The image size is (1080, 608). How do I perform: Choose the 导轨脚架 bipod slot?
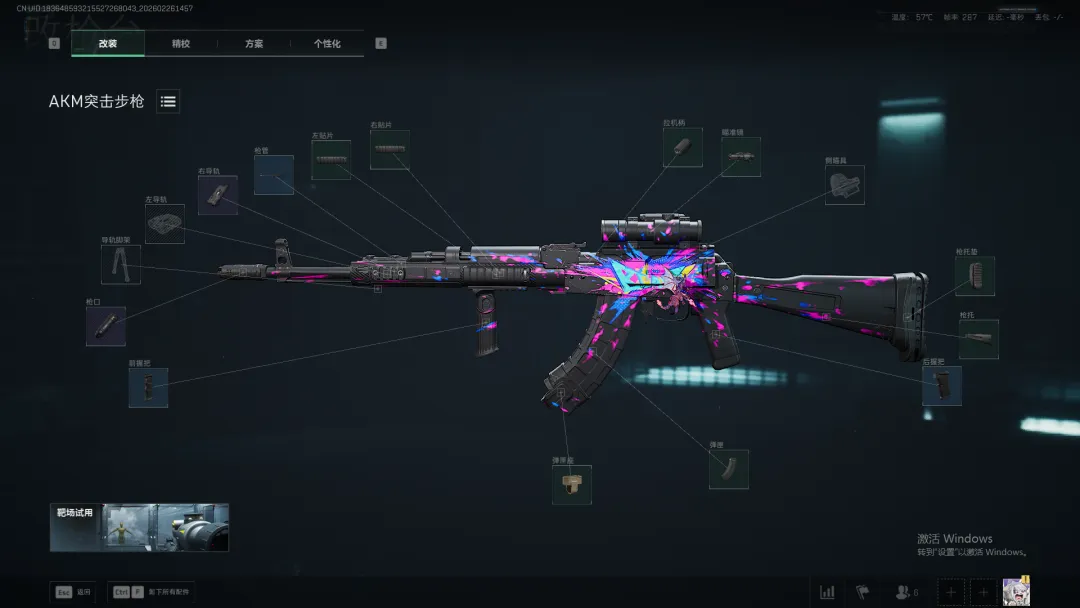pos(120,265)
